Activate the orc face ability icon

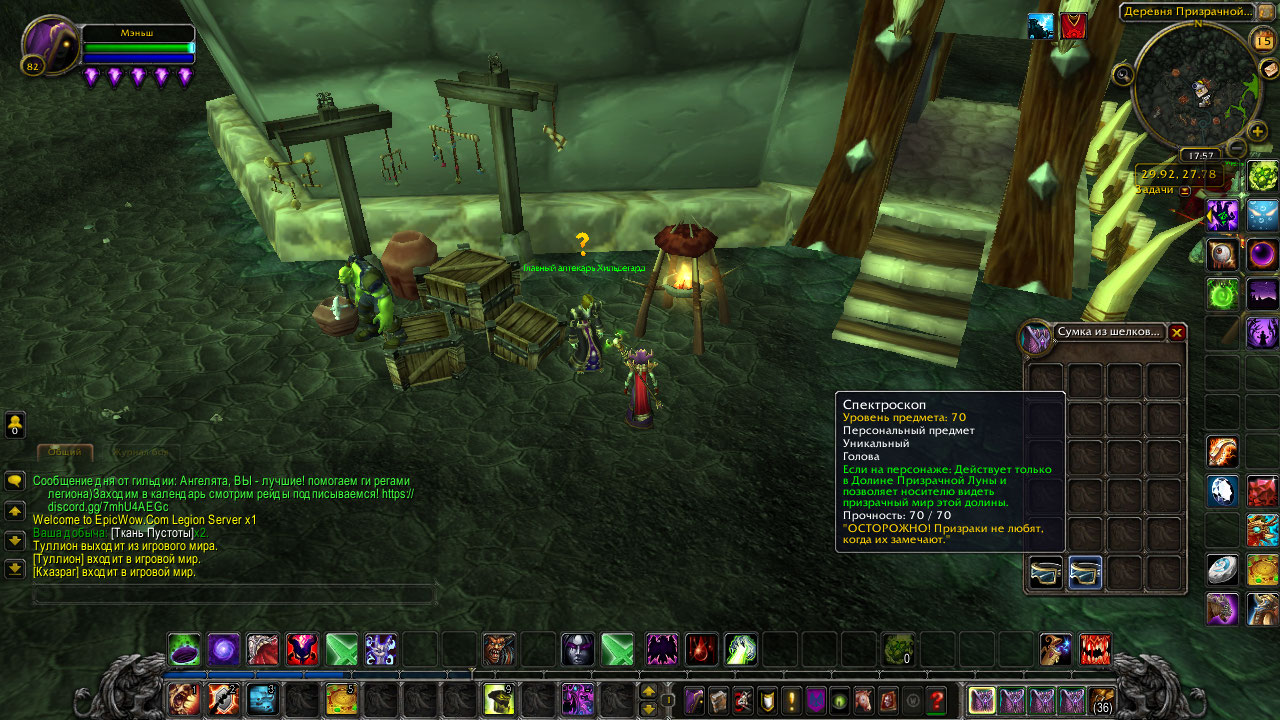(x=499, y=649)
